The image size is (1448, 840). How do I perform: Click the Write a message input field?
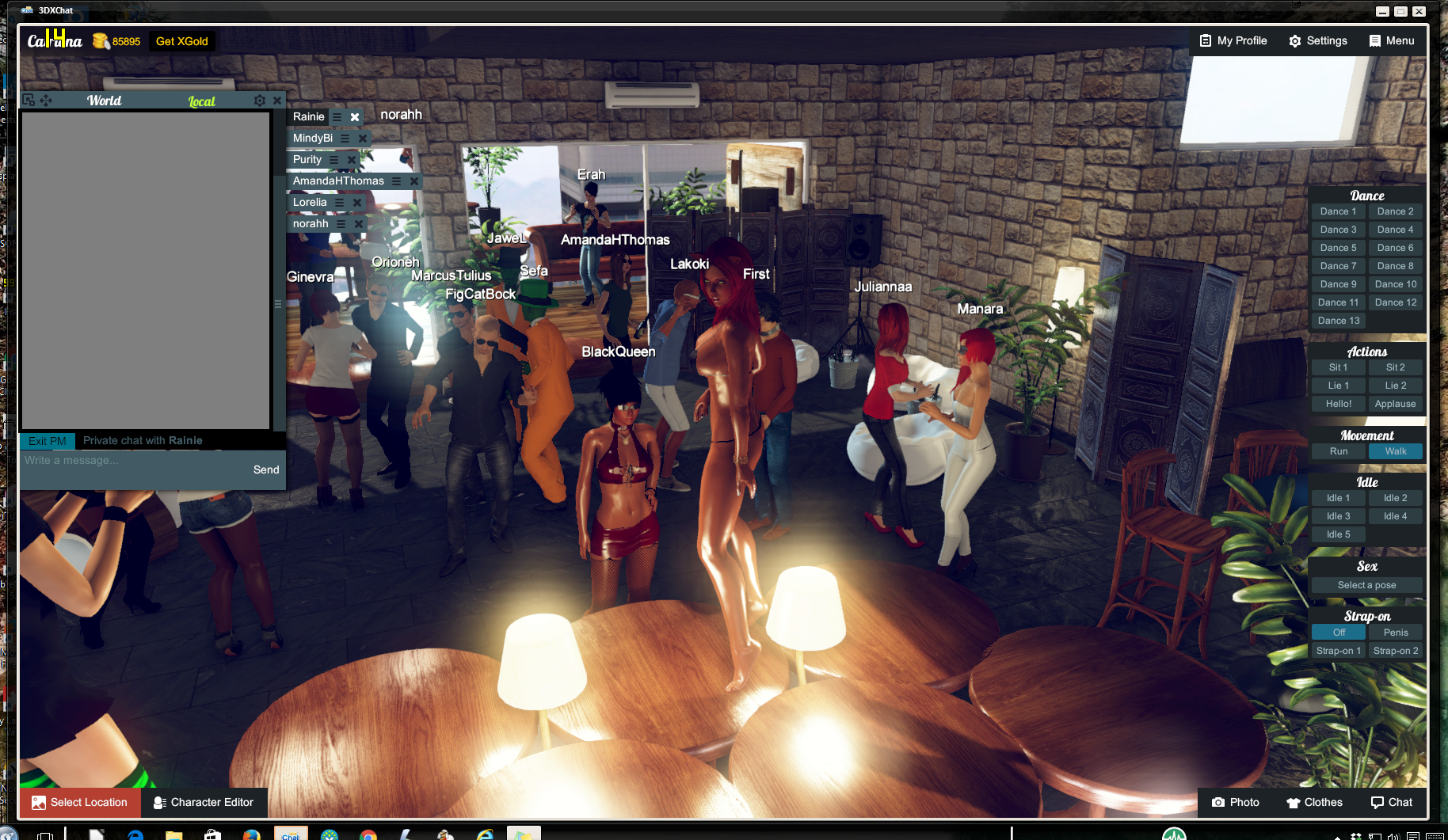point(119,460)
